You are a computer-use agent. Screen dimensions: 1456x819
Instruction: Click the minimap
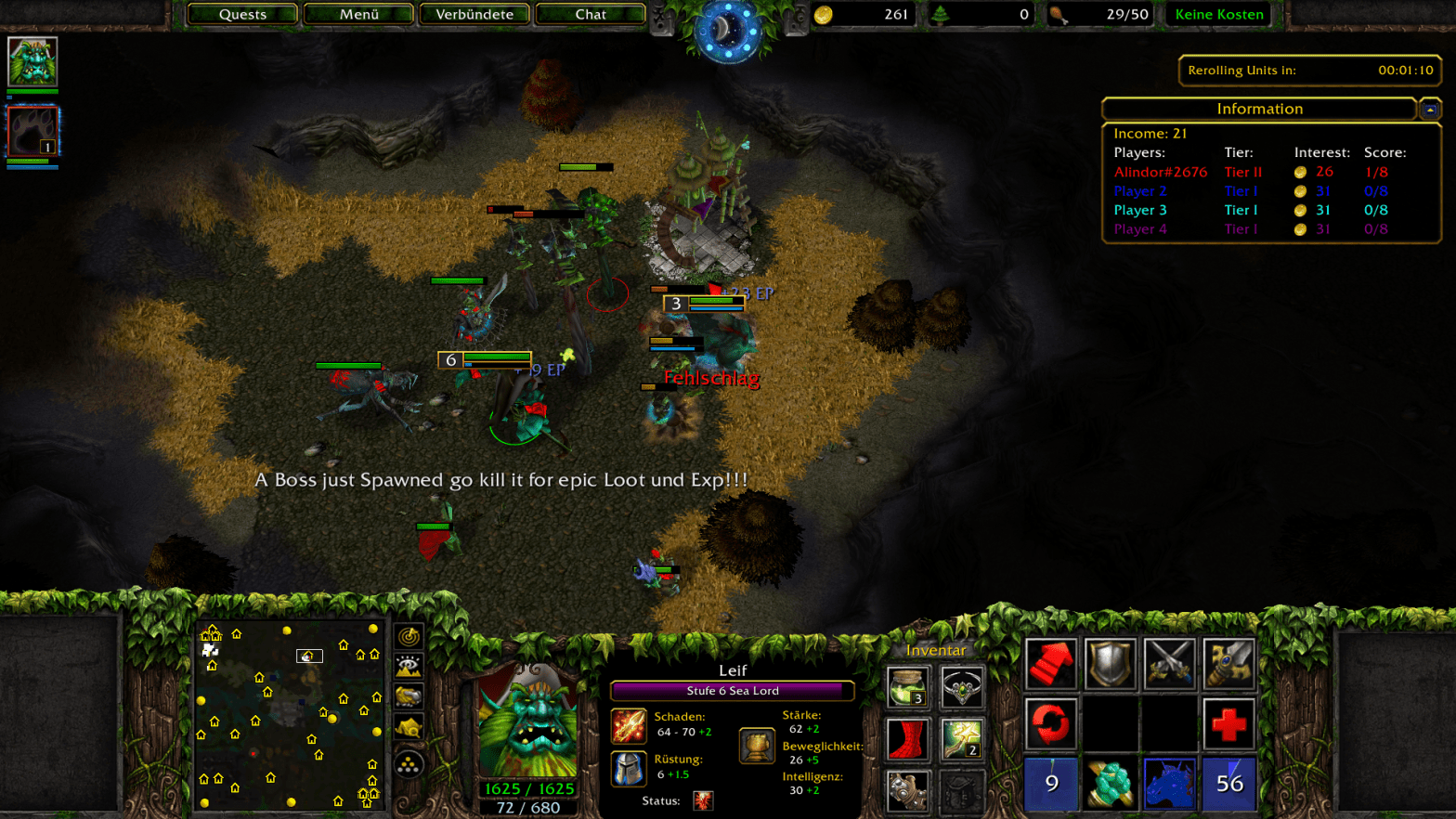click(x=290, y=715)
